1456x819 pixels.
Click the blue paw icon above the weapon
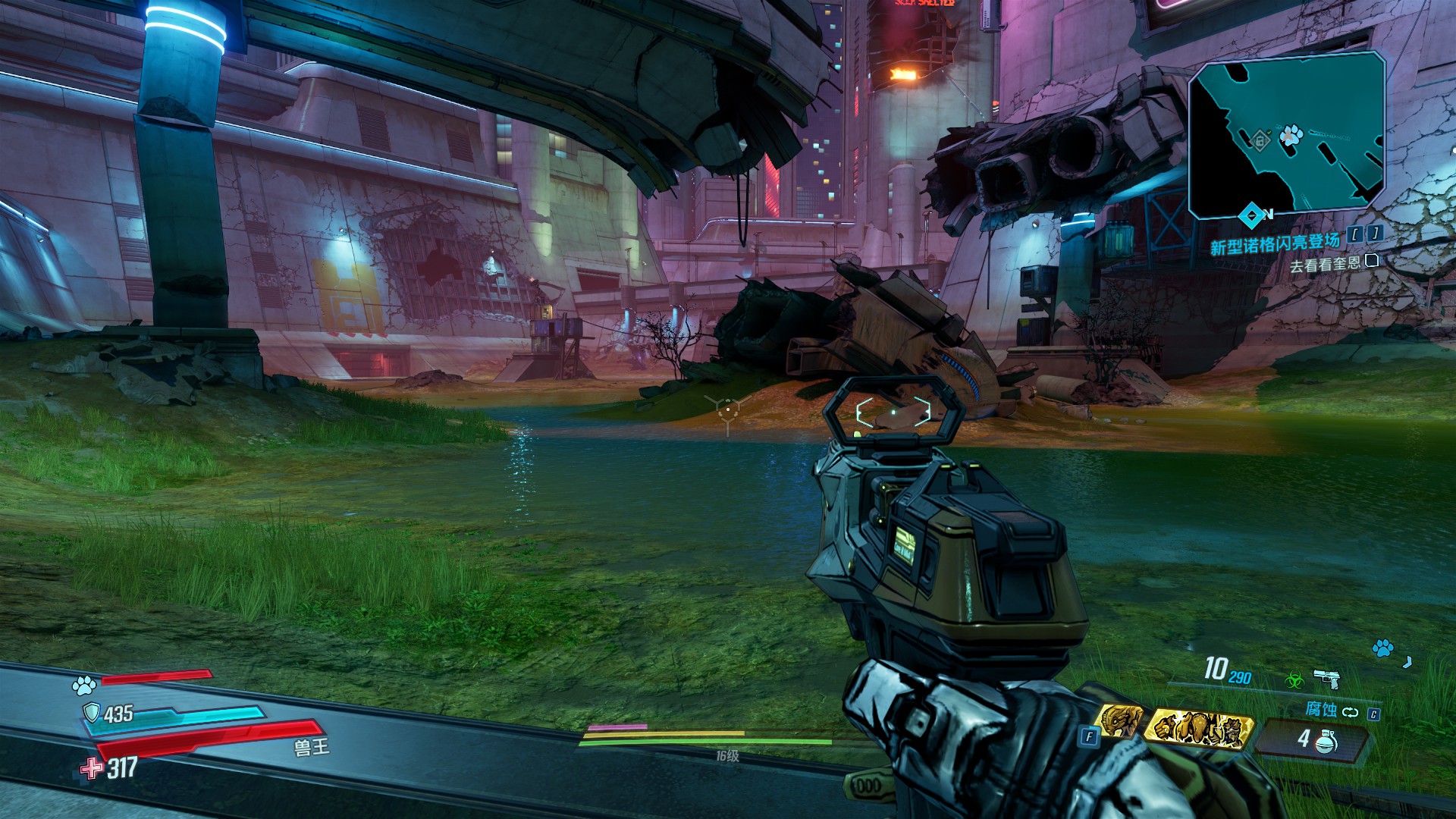click(x=1383, y=648)
